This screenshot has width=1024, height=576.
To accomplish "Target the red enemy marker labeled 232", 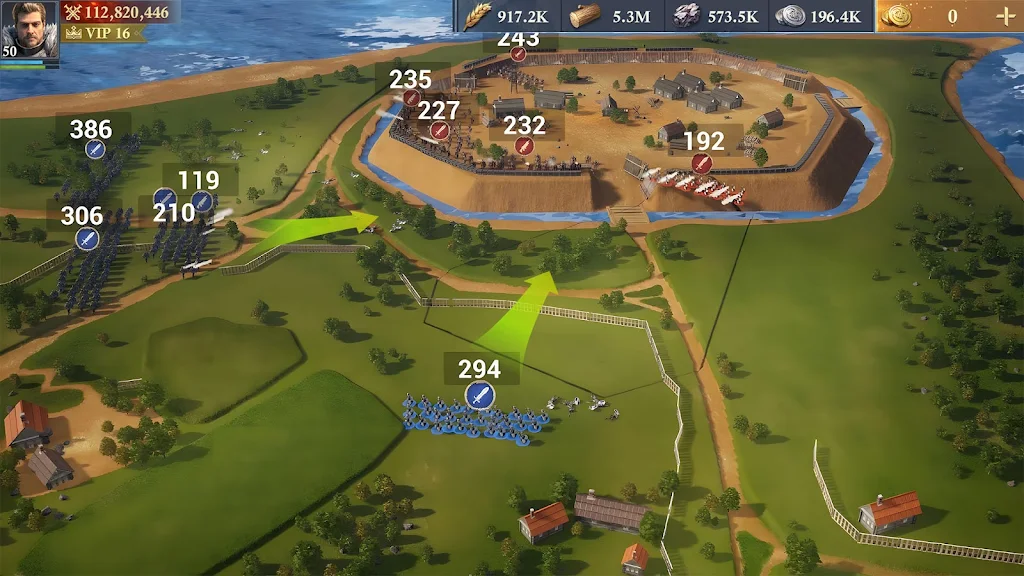I will click(x=523, y=146).
